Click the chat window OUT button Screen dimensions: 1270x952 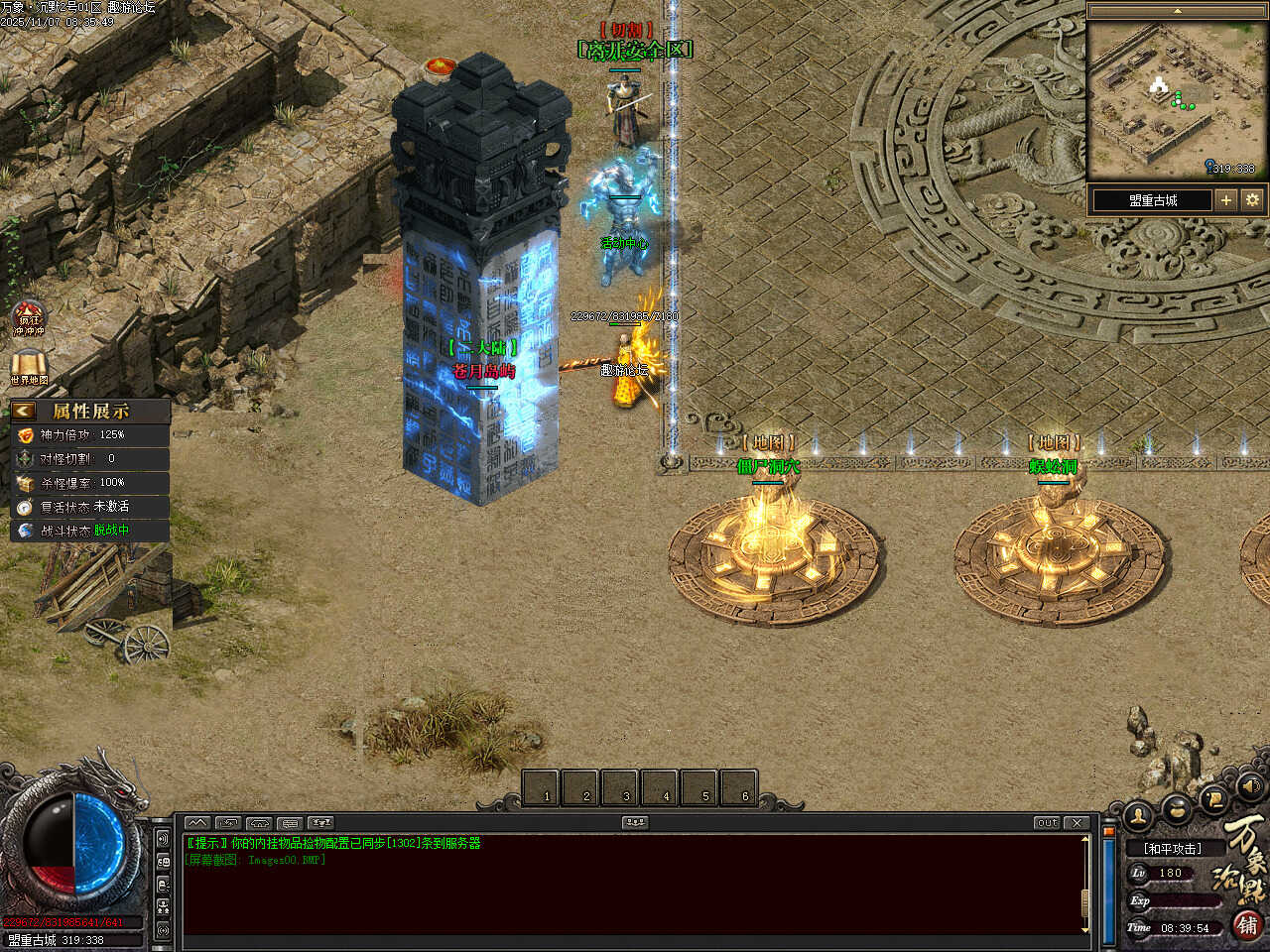(1047, 823)
